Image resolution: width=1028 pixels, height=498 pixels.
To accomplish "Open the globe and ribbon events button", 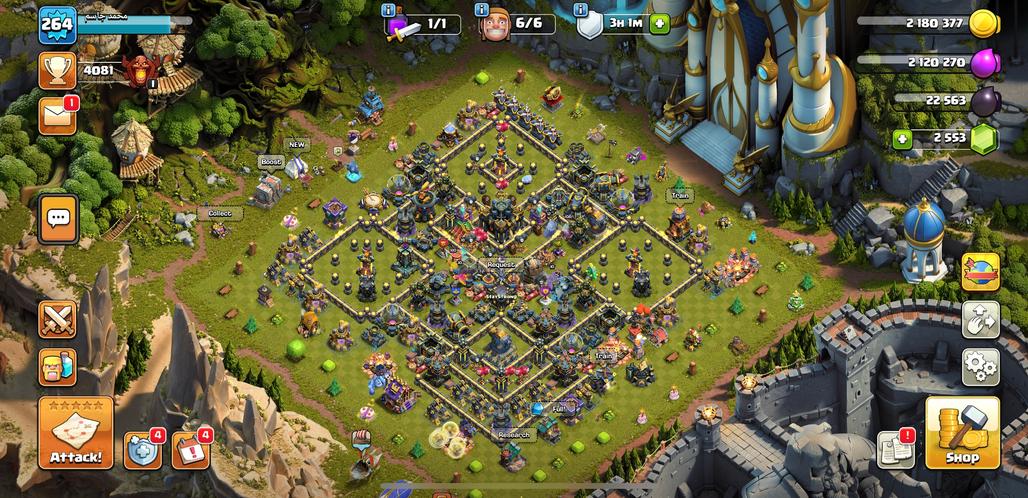I will click(x=980, y=272).
